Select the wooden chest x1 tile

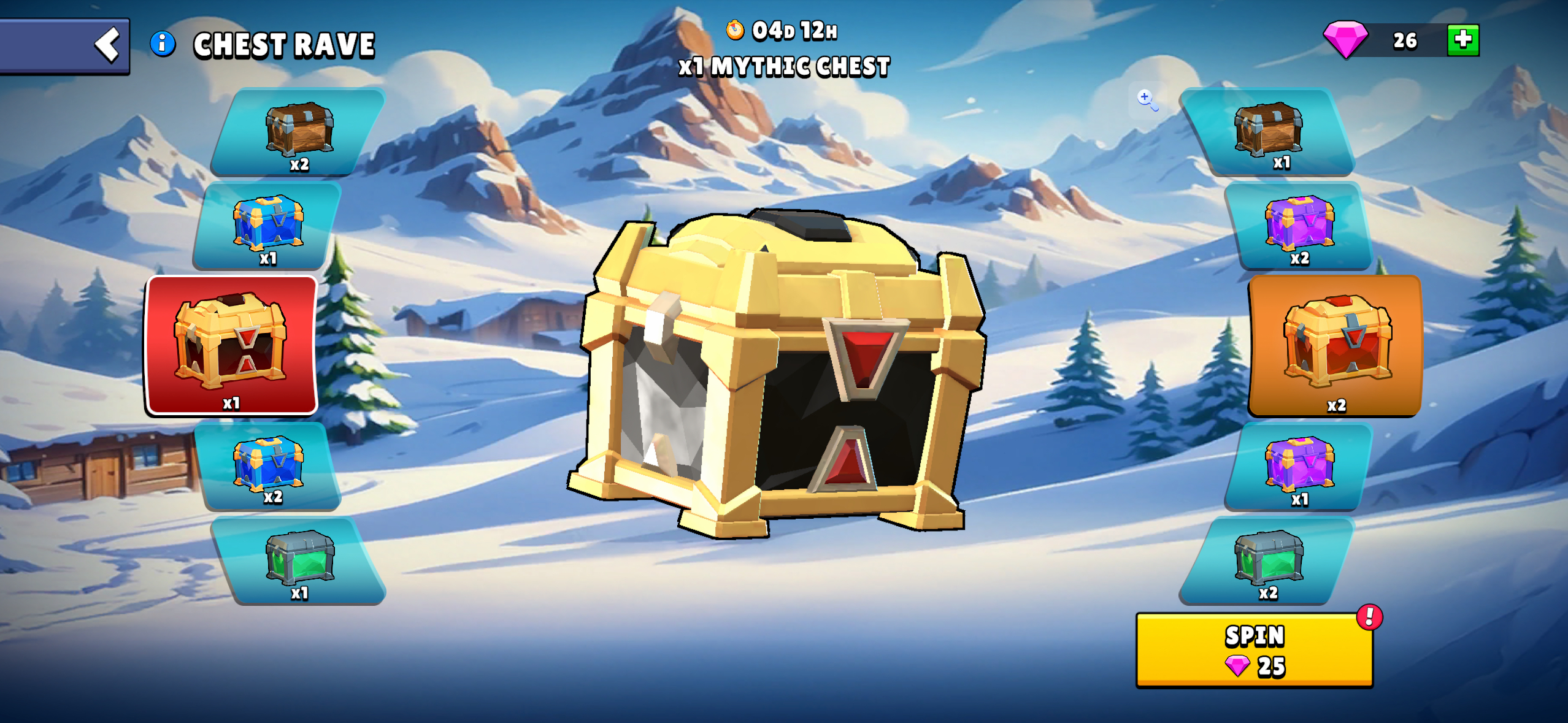click(x=1267, y=132)
